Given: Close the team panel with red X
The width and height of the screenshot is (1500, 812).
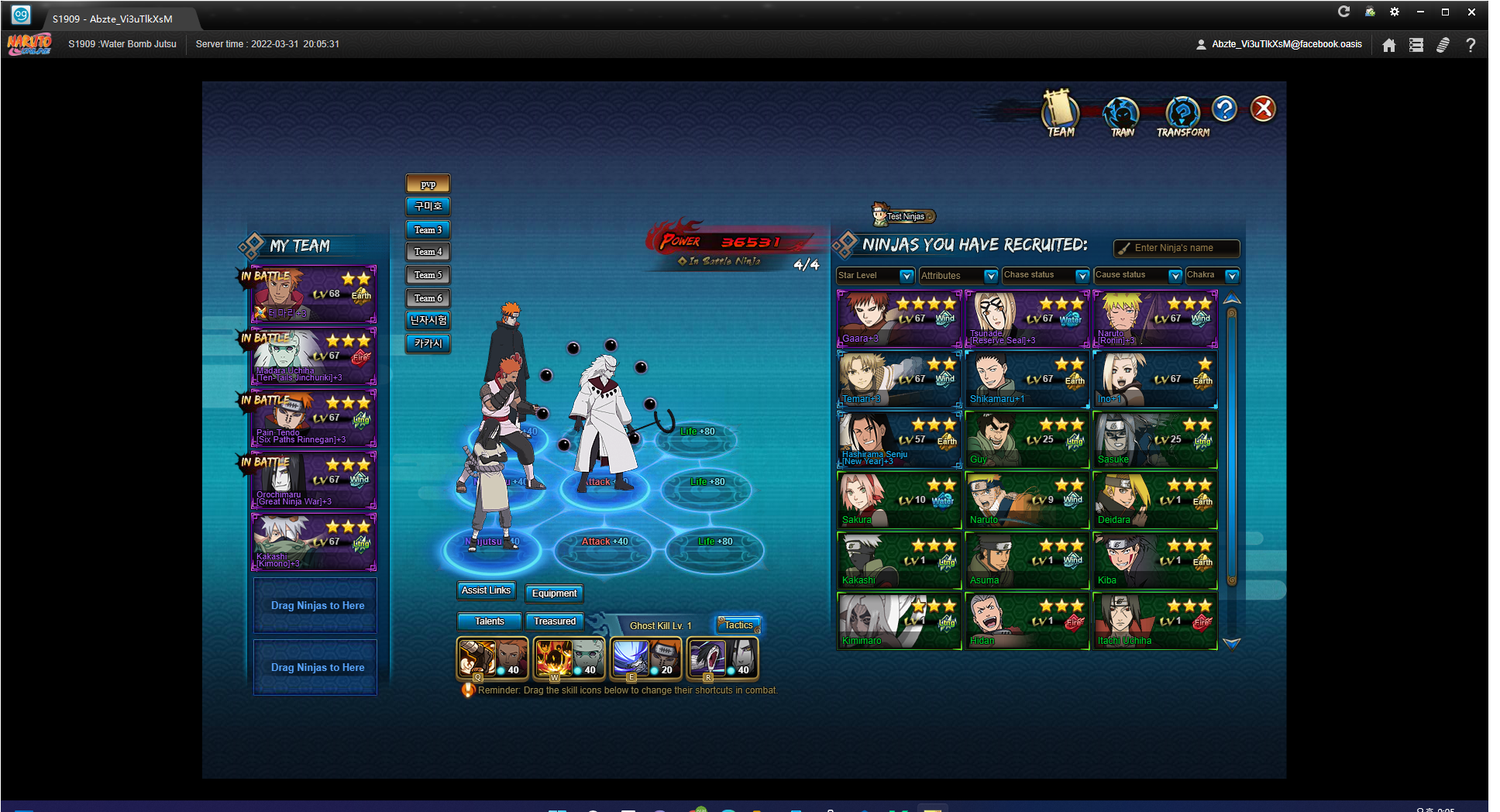Looking at the screenshot, I should click(1263, 109).
